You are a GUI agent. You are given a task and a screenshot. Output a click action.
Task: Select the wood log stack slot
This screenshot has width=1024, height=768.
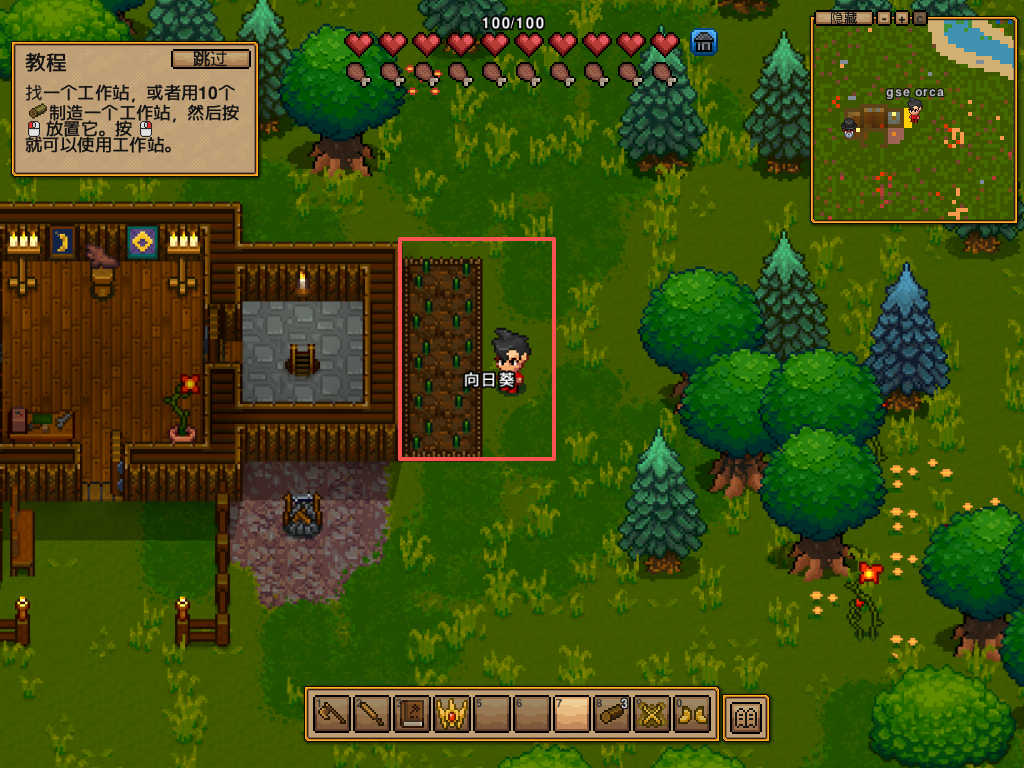pyautogui.click(x=611, y=715)
